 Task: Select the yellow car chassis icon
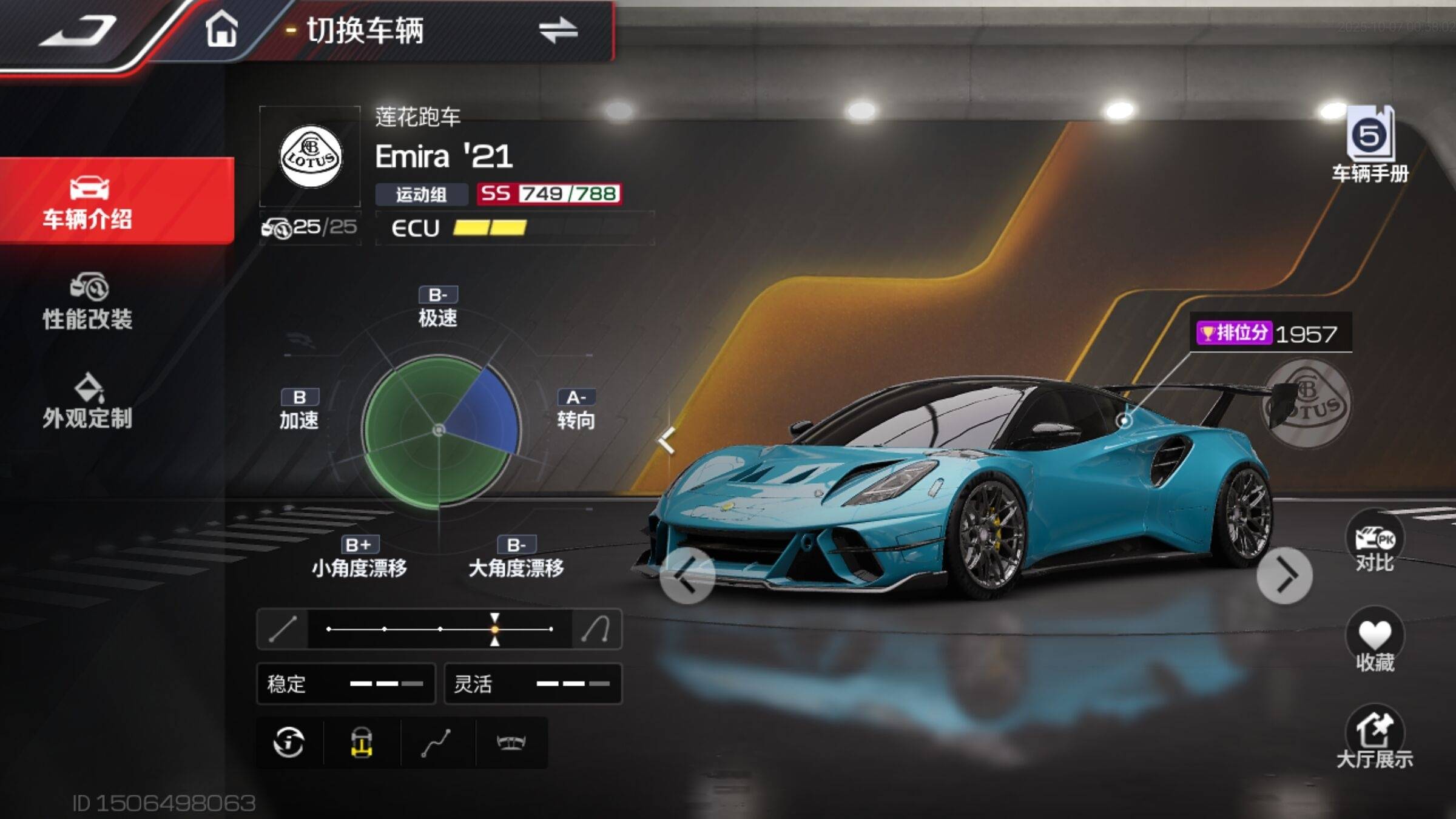362,742
